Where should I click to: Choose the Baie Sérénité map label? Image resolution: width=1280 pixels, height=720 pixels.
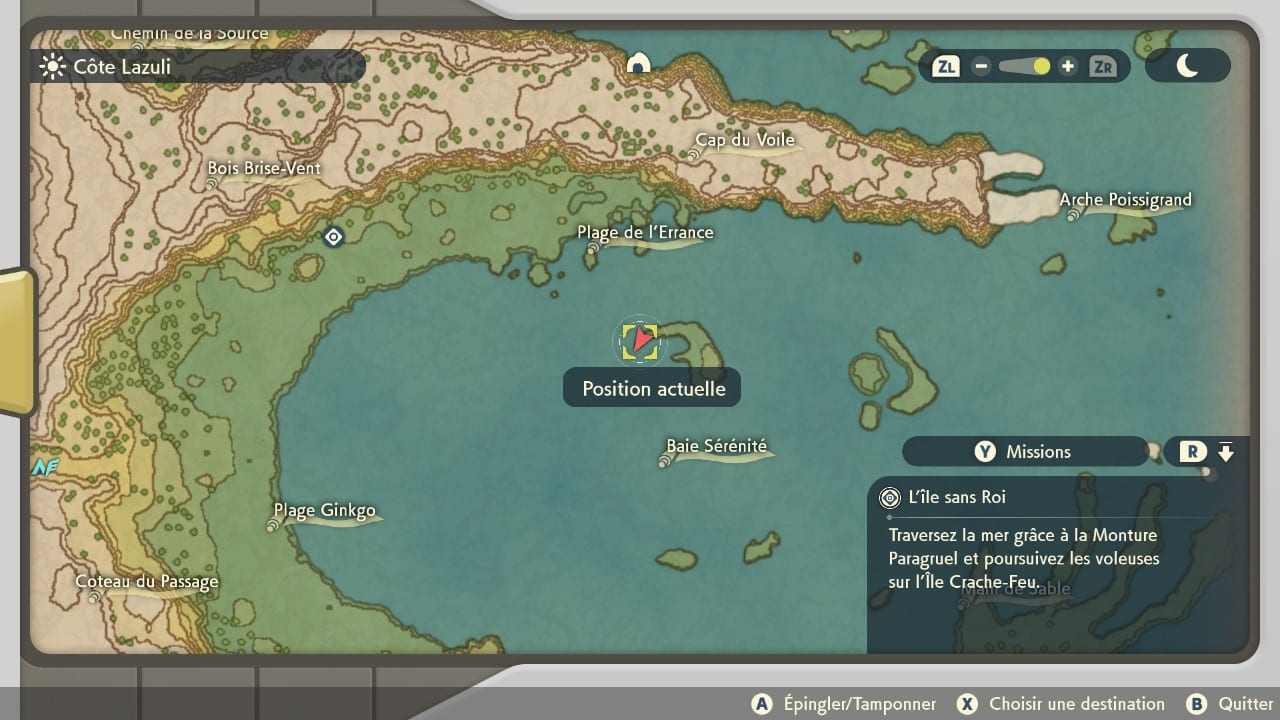click(x=717, y=447)
